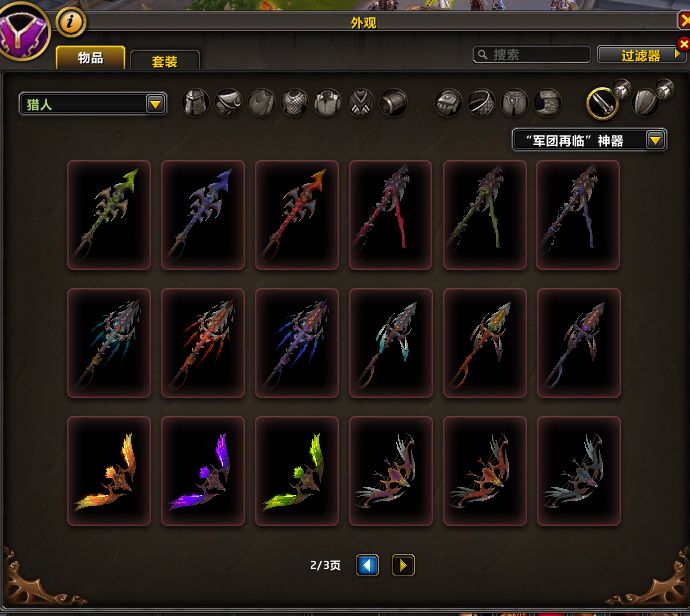Viewport: 690px width, 616px height.
Task: Choose the purple glowing bow appearance
Action: pyautogui.click(x=203, y=471)
